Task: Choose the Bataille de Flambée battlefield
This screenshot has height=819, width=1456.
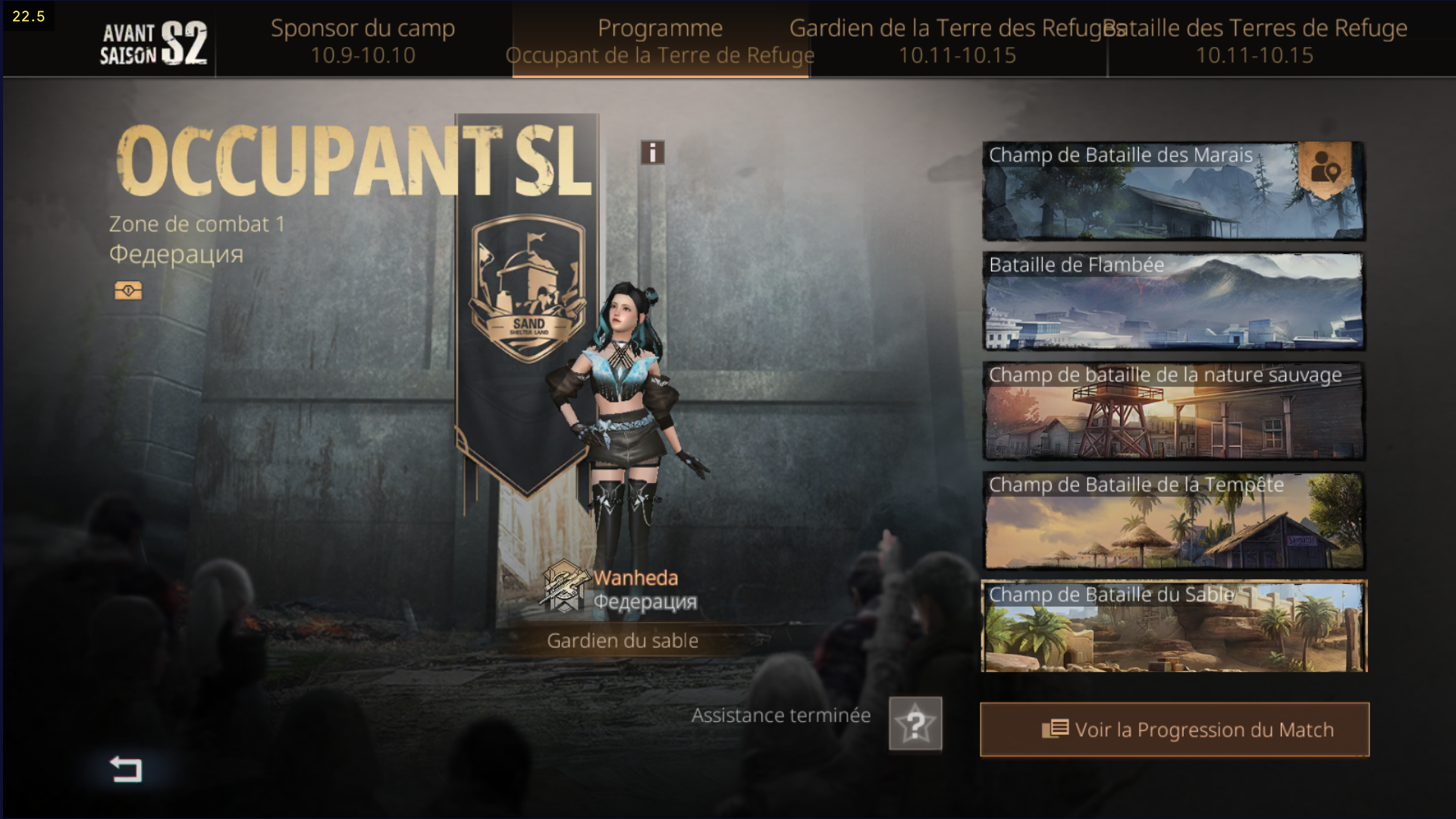Action: click(x=1173, y=302)
